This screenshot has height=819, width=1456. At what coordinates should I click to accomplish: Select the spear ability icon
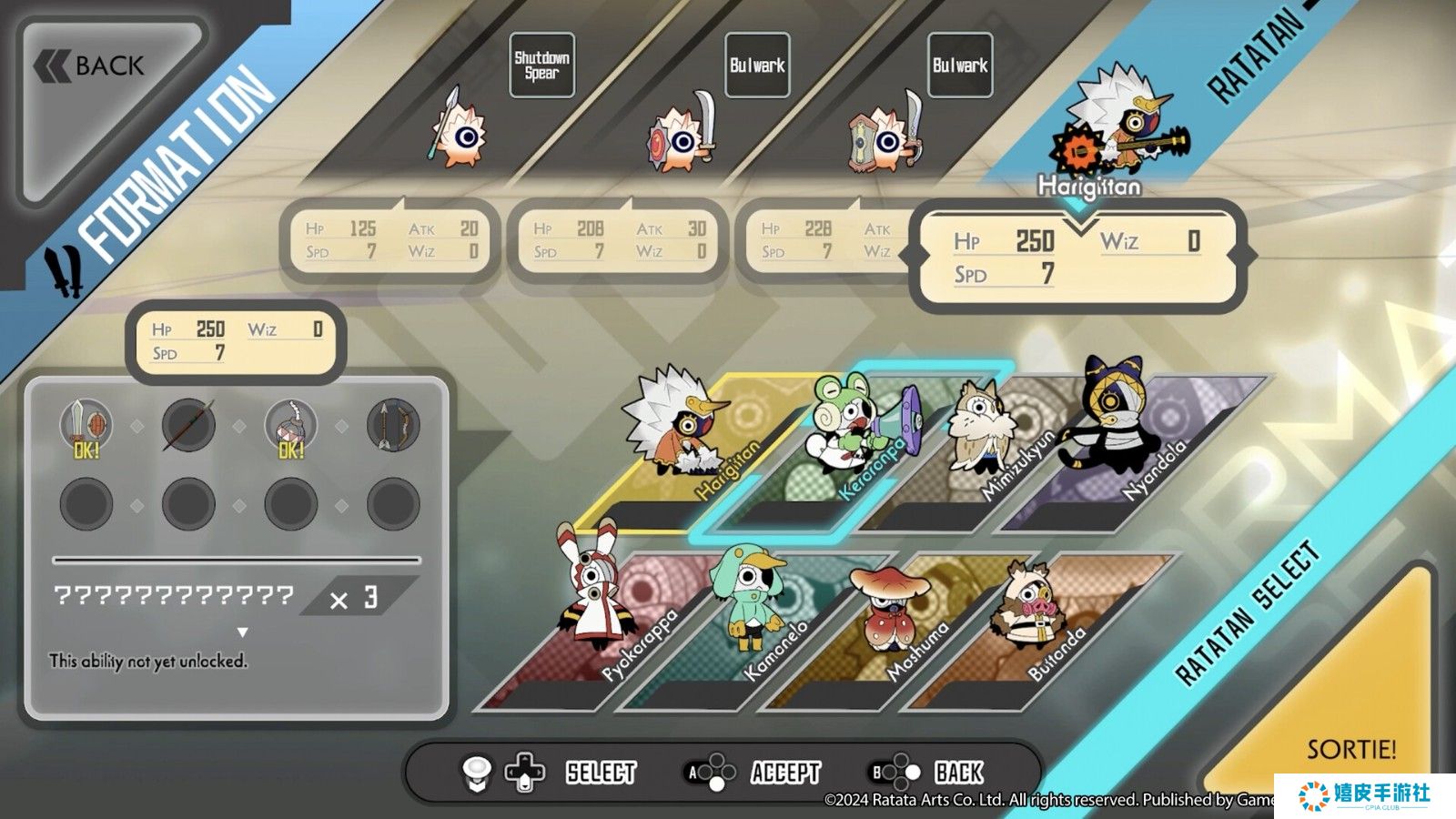(x=188, y=425)
